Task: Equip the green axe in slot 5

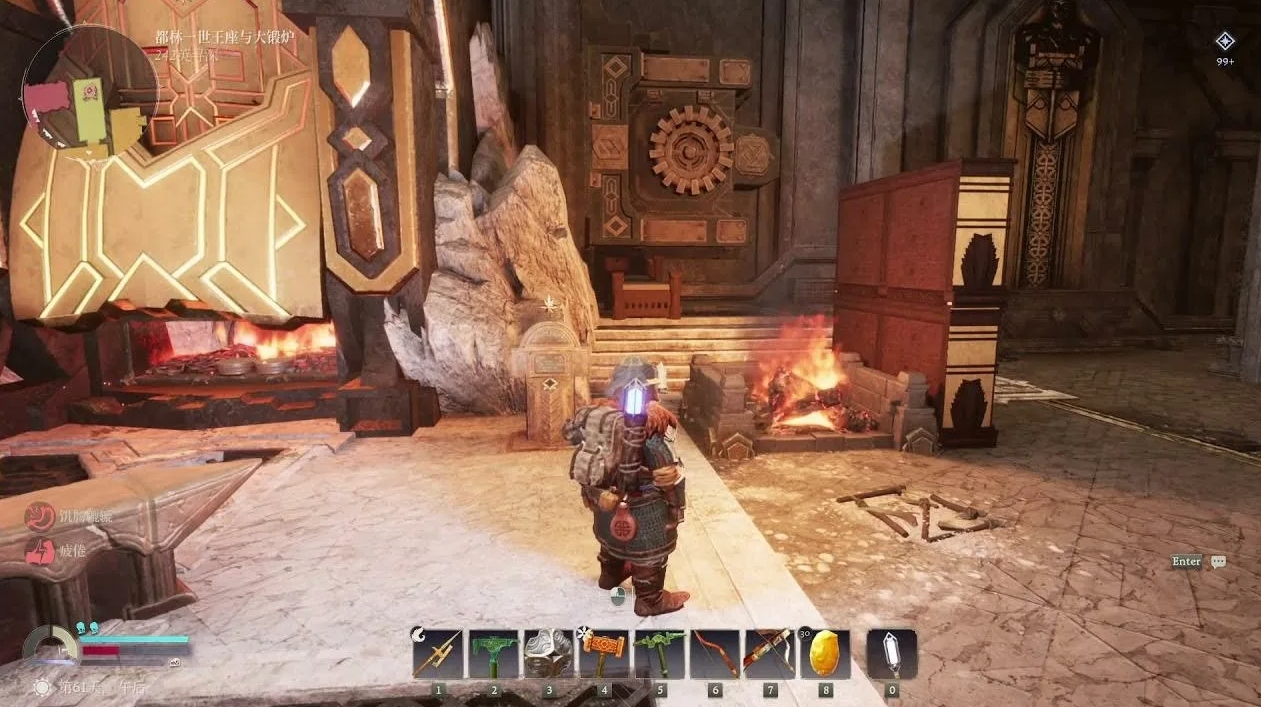Action: [659, 654]
